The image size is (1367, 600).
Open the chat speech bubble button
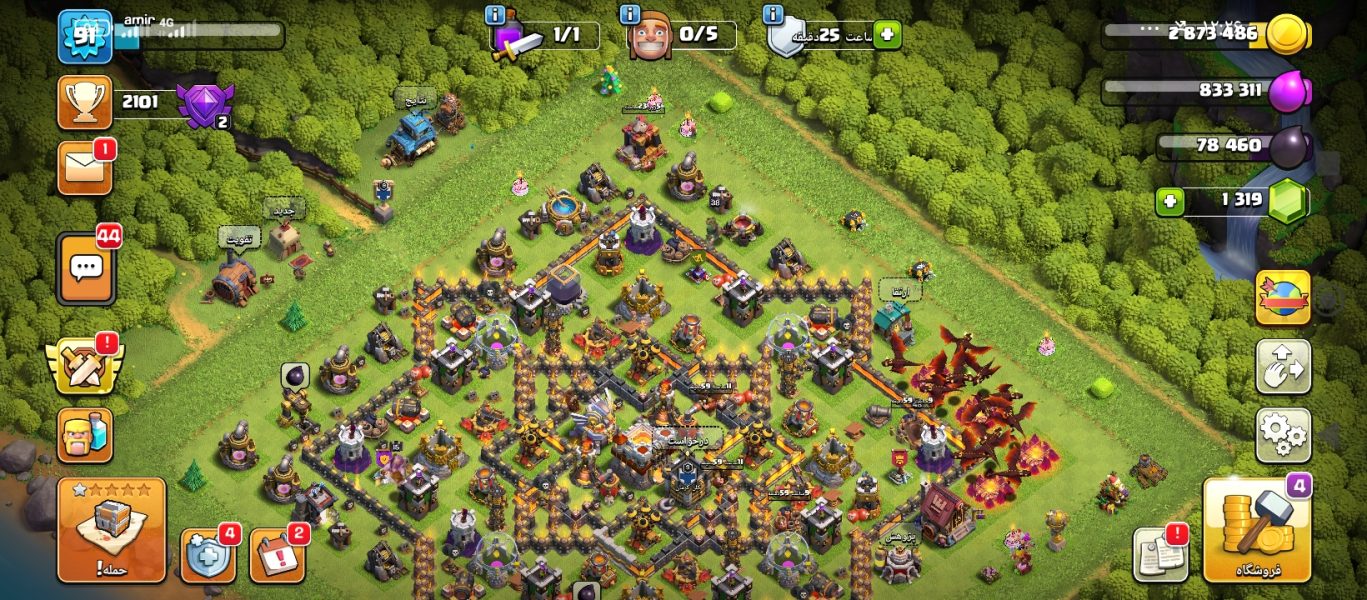click(86, 268)
